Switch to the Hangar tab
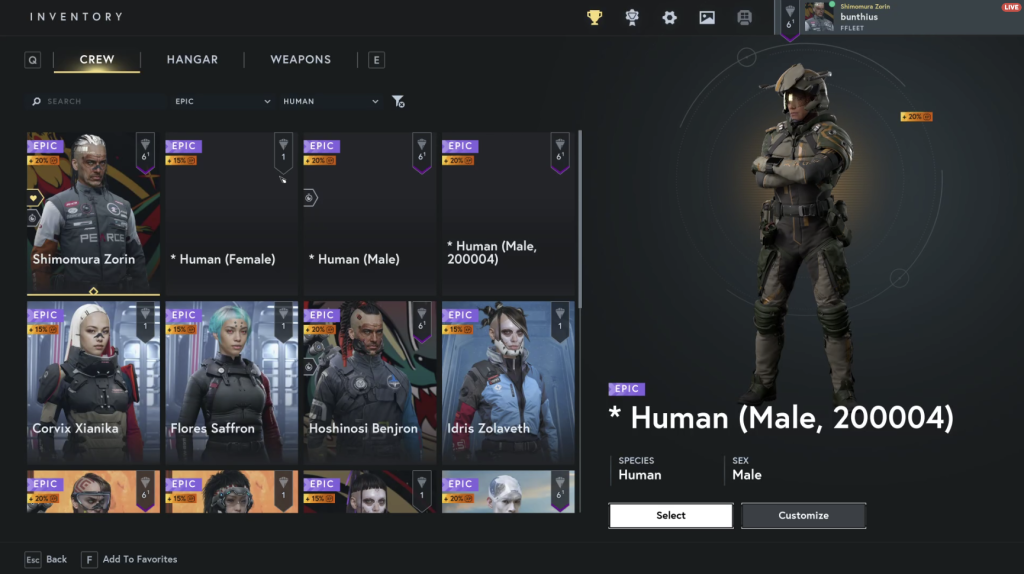Viewport: 1024px width, 574px height. pos(192,60)
